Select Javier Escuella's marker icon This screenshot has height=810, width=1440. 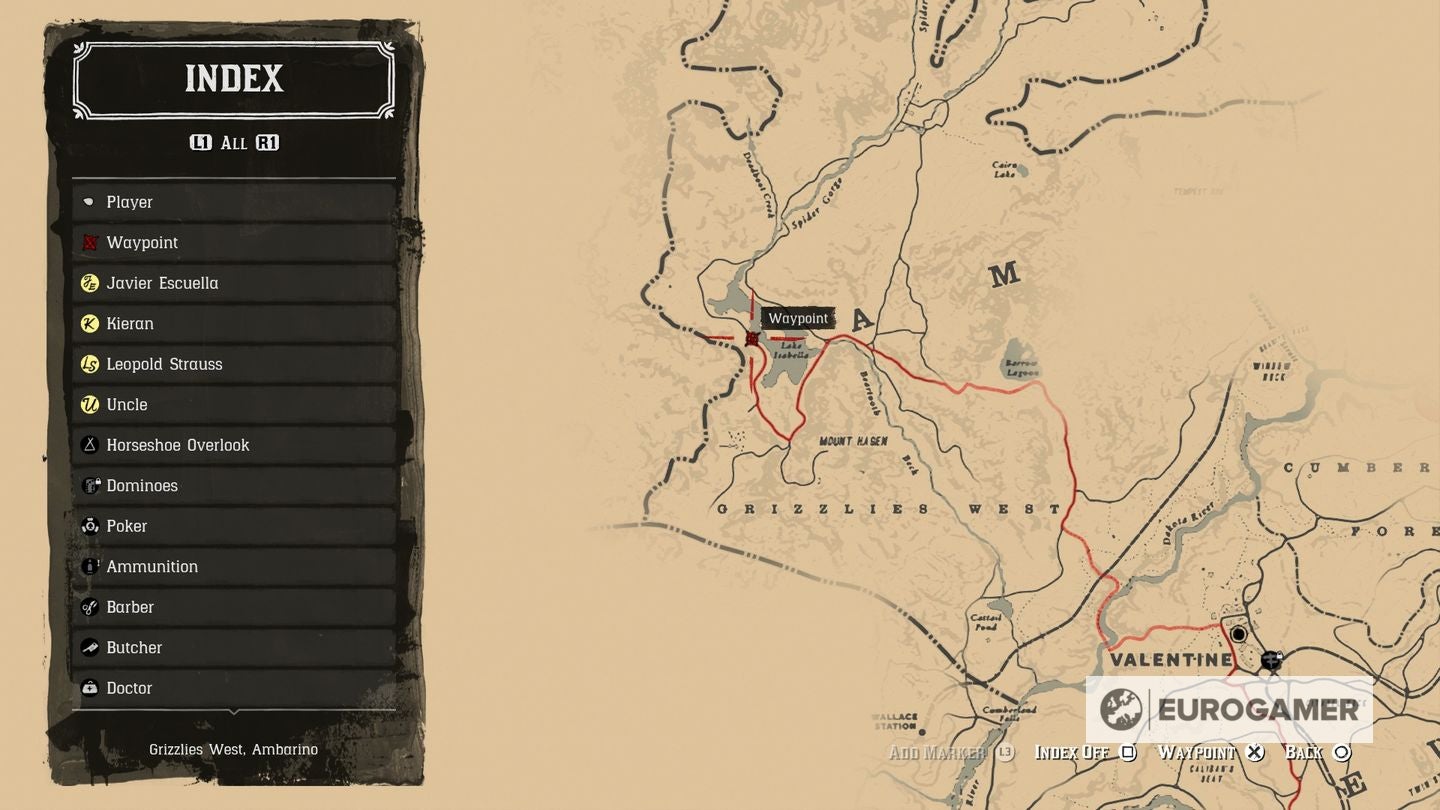click(90, 283)
